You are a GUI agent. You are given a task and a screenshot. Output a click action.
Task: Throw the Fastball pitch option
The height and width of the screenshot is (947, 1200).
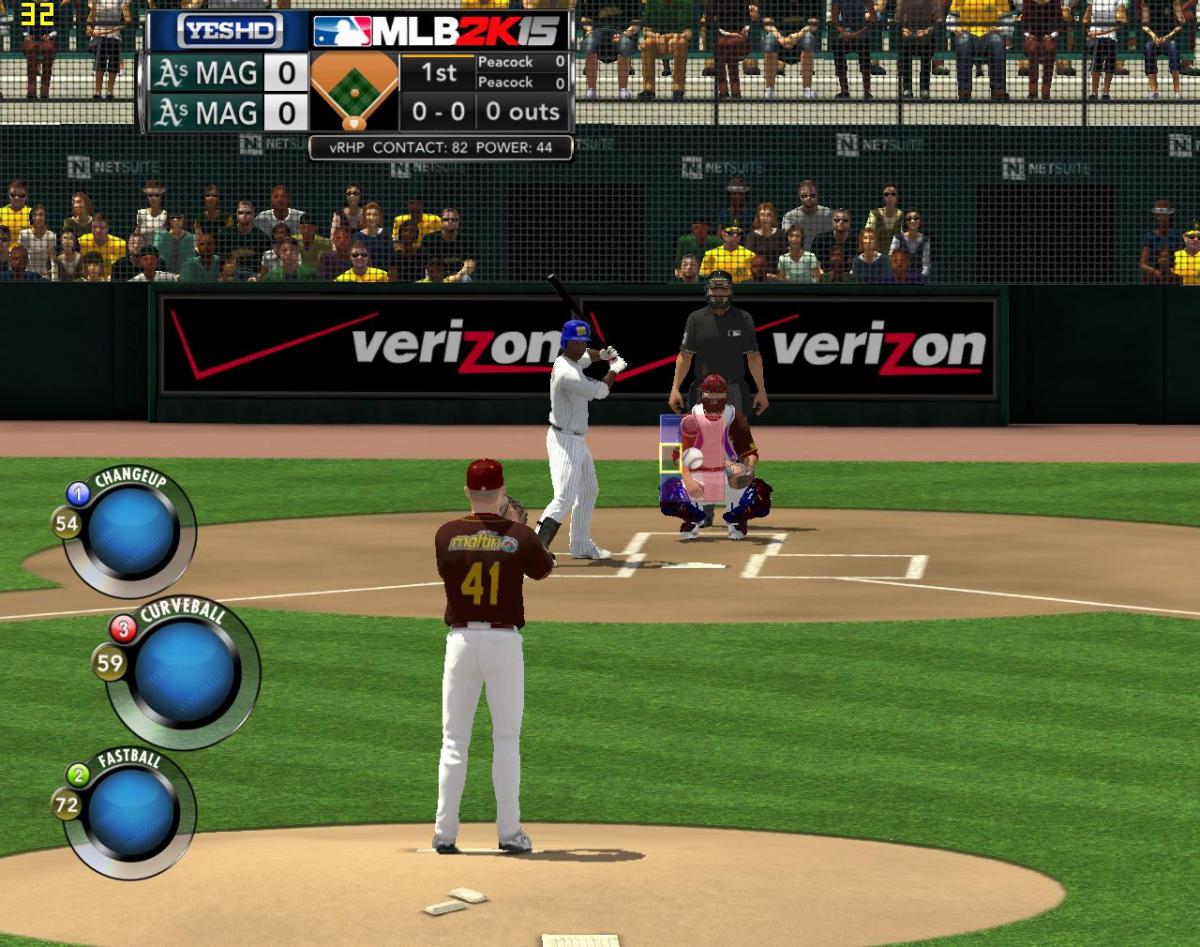click(132, 811)
